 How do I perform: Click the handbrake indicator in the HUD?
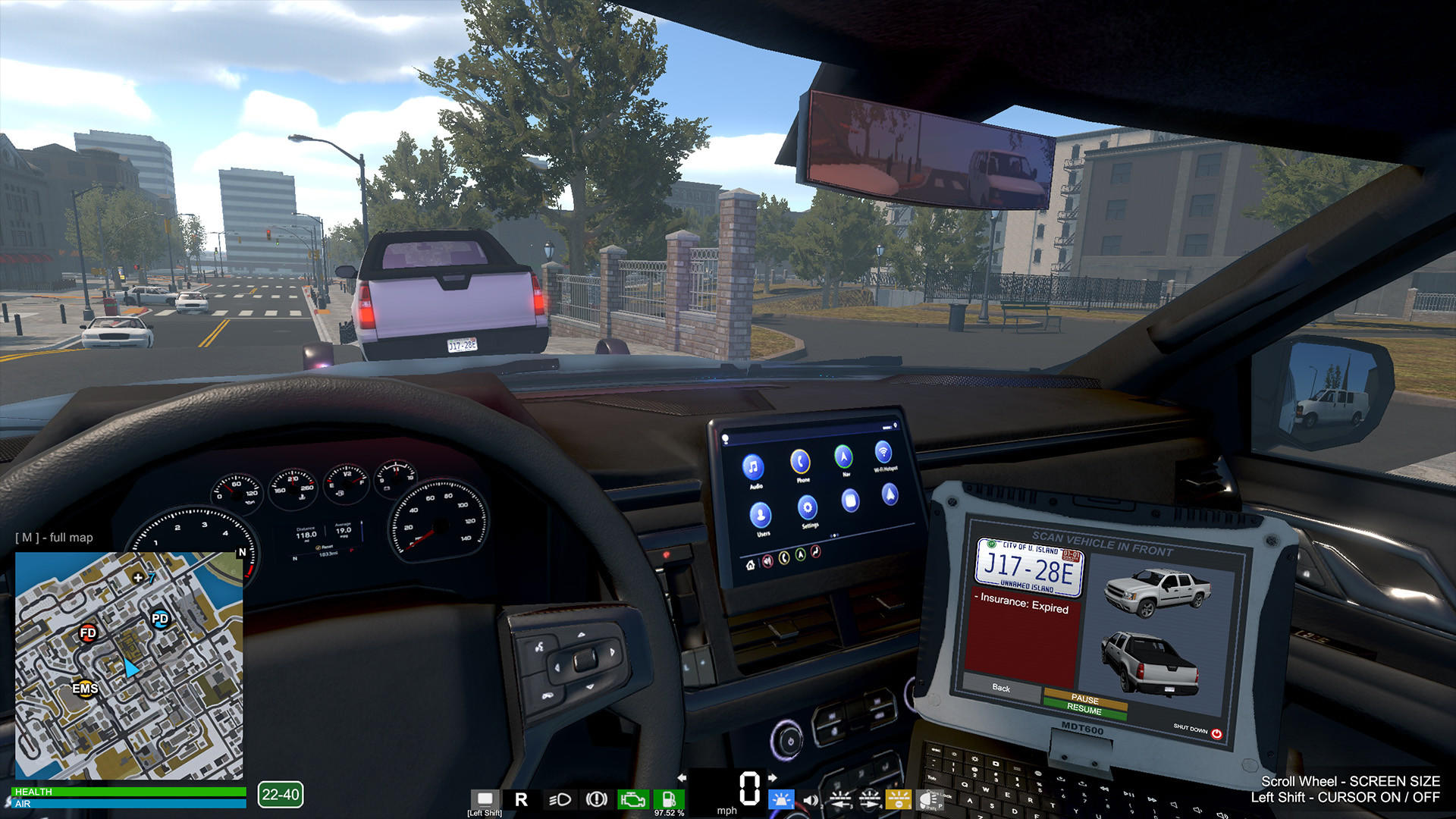point(596,799)
